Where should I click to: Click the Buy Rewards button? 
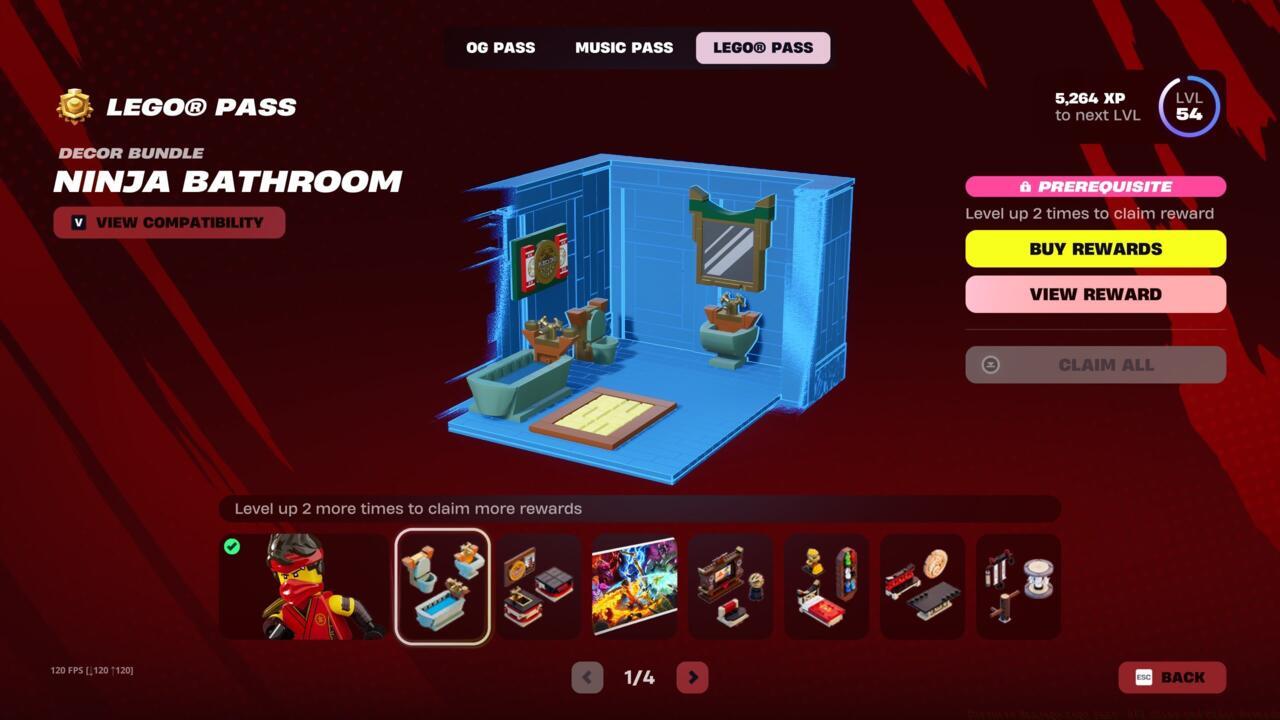(1095, 248)
